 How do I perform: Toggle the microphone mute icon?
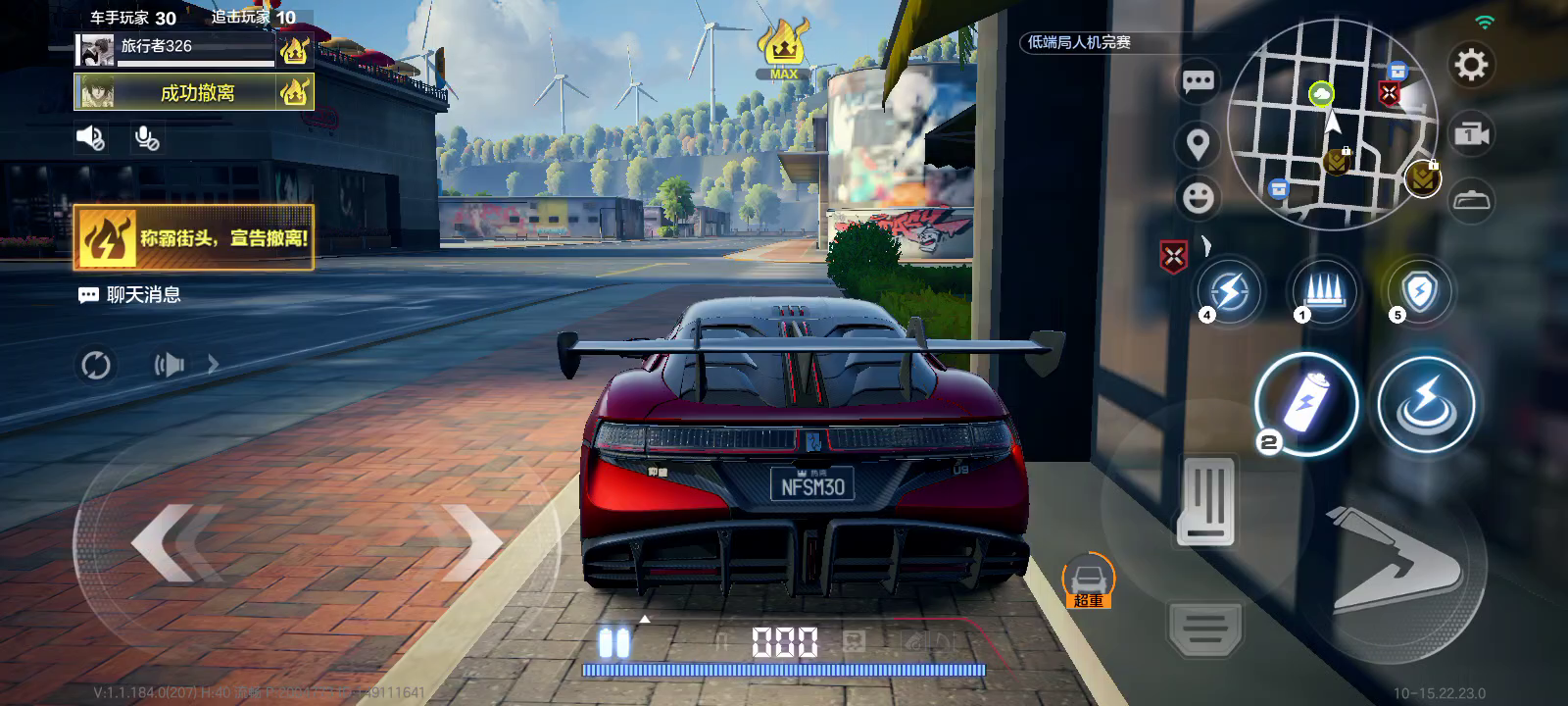click(x=147, y=139)
